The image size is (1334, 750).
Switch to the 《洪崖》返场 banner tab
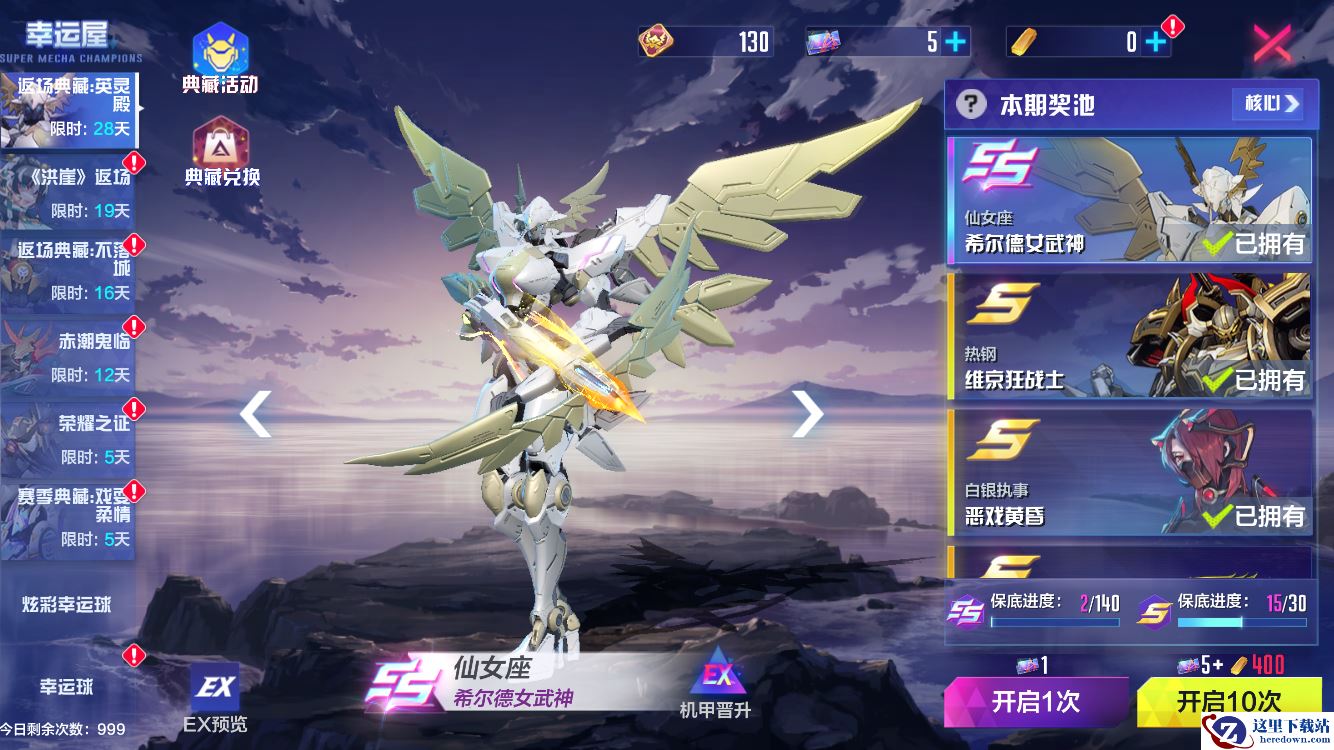(x=68, y=191)
